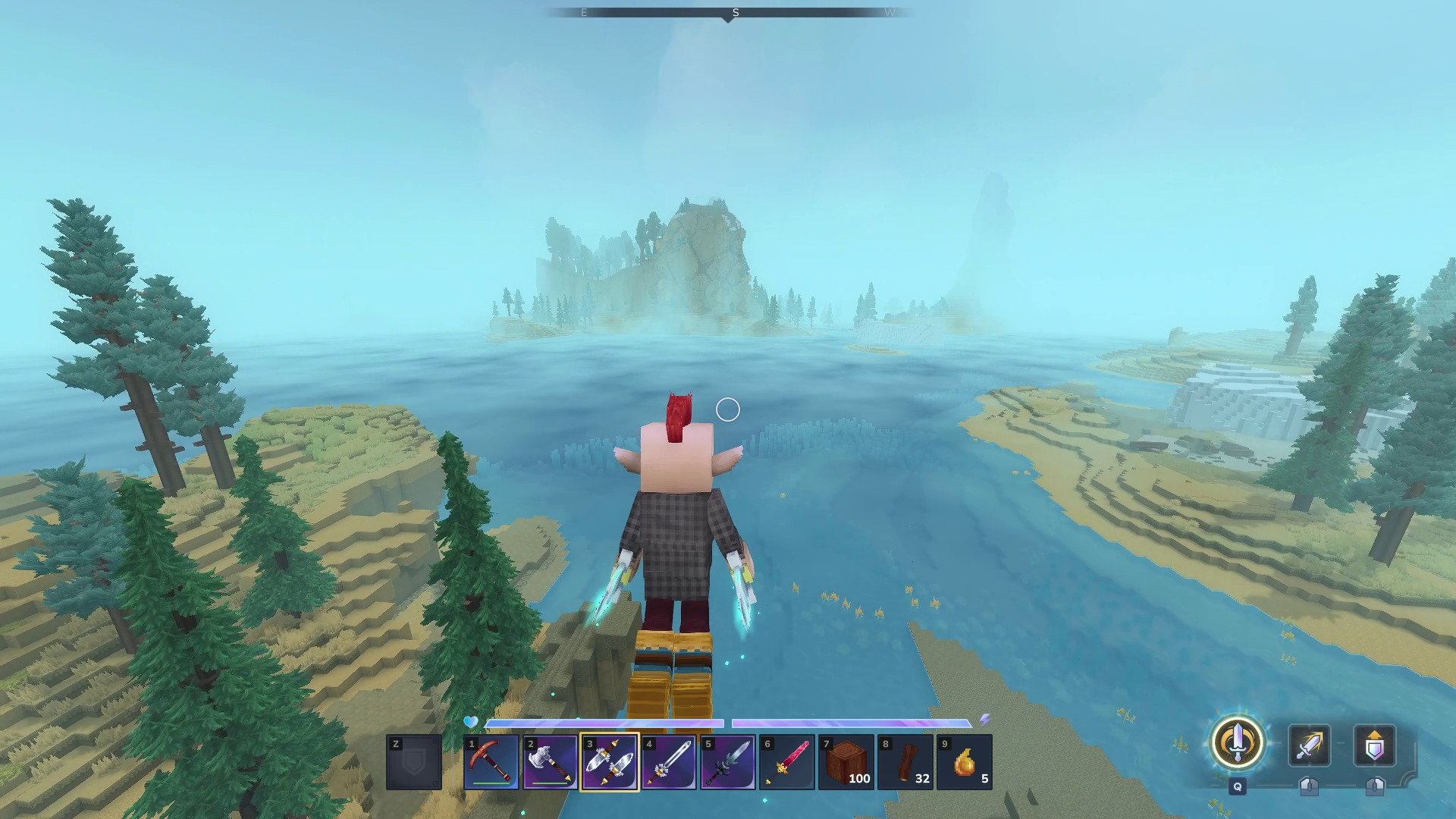This screenshot has width=1456, height=819.
Task: Click the compass bar at top
Action: (x=728, y=13)
